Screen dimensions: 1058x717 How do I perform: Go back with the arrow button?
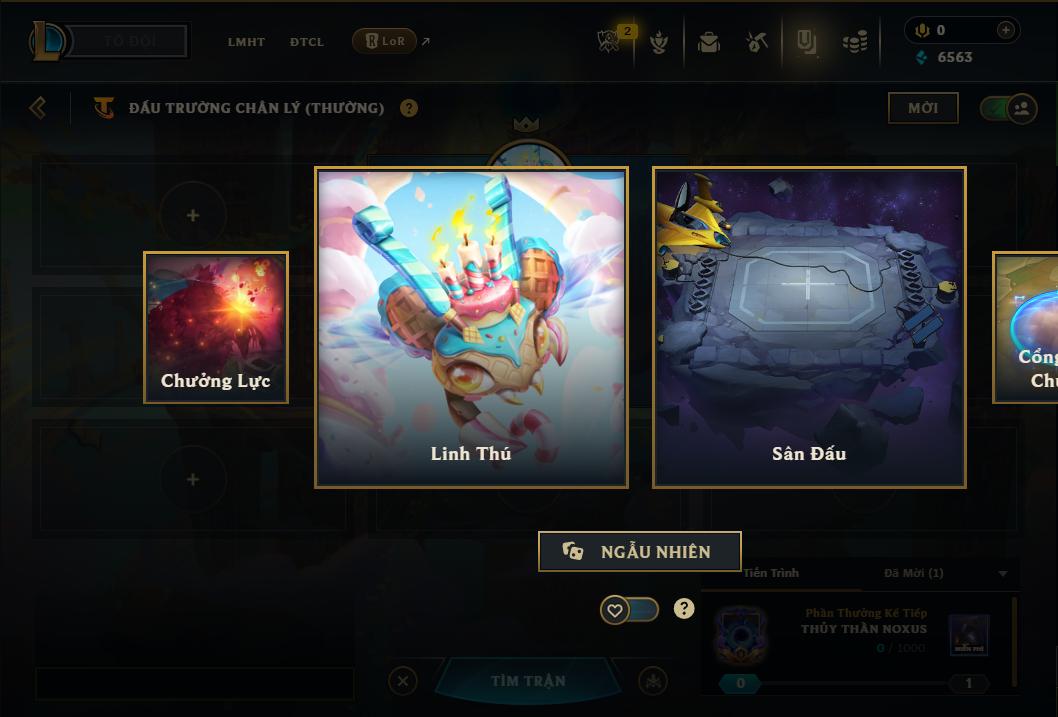(38, 107)
